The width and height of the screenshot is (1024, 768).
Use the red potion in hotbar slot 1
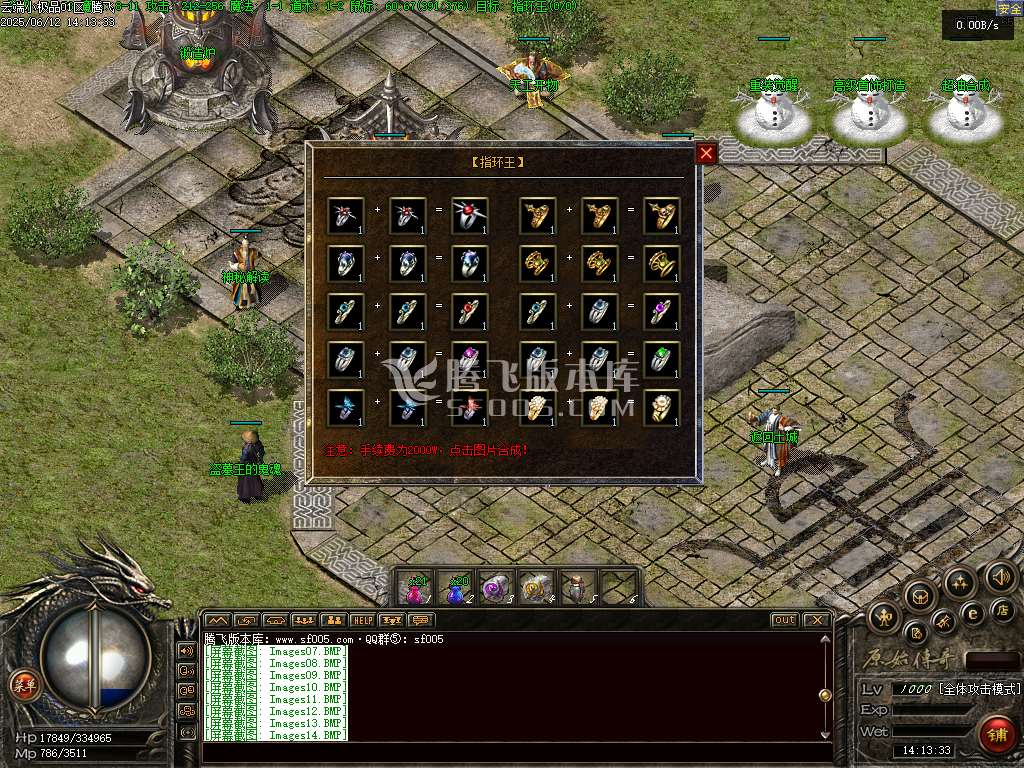[415, 589]
